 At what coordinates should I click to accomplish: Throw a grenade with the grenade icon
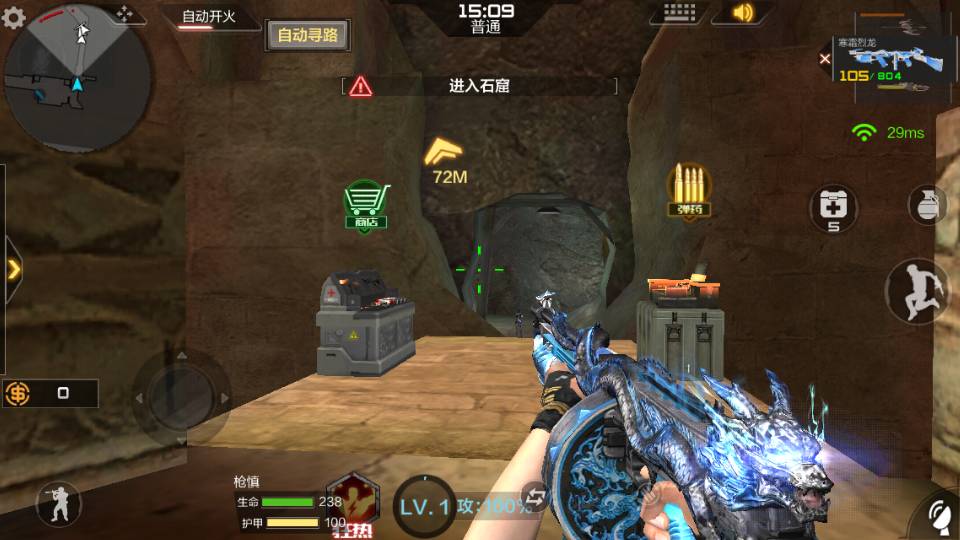[x=927, y=205]
